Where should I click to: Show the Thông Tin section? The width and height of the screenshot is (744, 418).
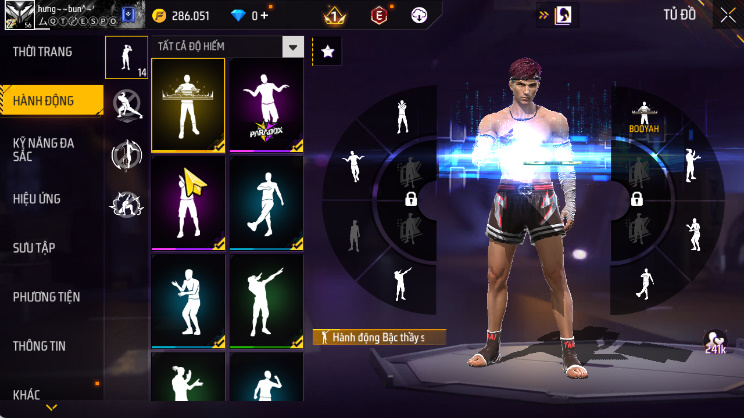(39, 346)
